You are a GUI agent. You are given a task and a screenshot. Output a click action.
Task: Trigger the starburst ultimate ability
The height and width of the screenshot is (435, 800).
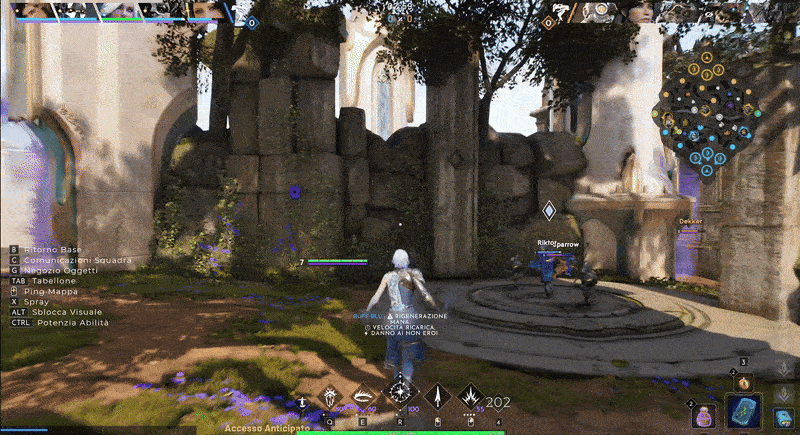point(401,391)
